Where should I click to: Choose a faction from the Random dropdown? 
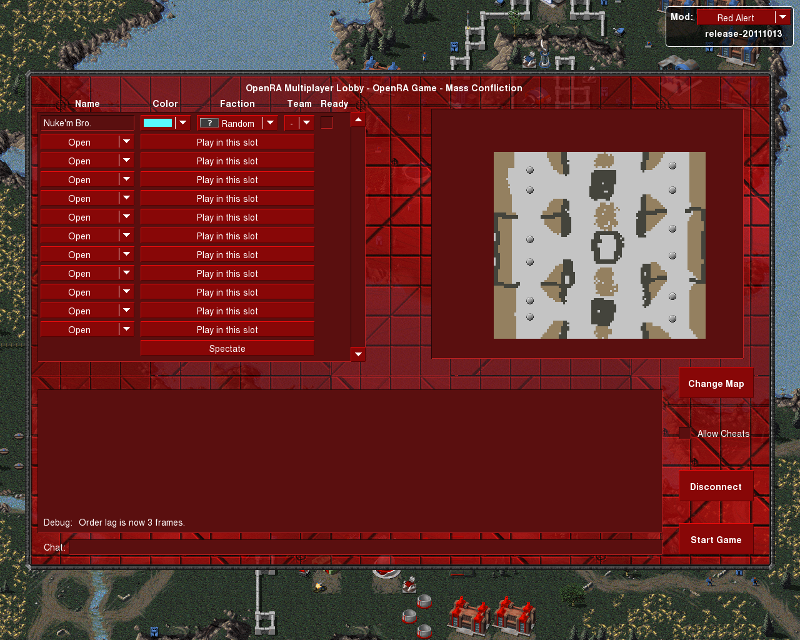pos(237,123)
